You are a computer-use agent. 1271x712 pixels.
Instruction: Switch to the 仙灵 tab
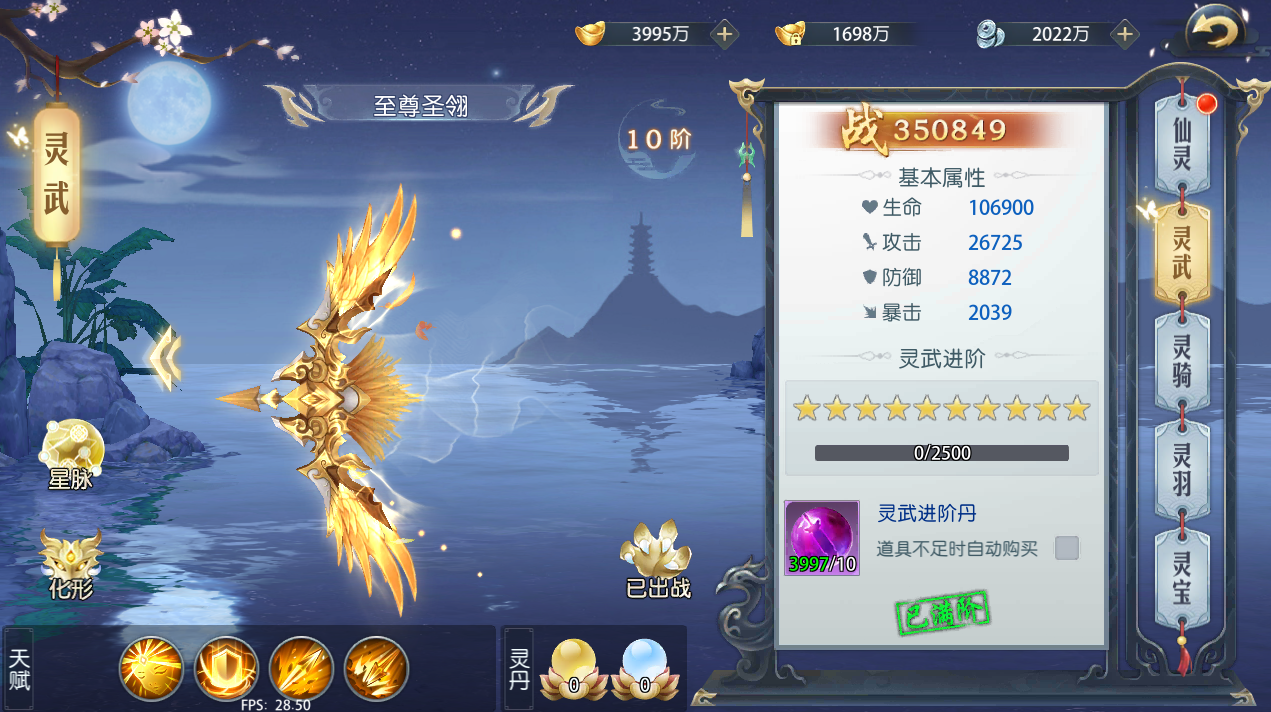point(1182,145)
